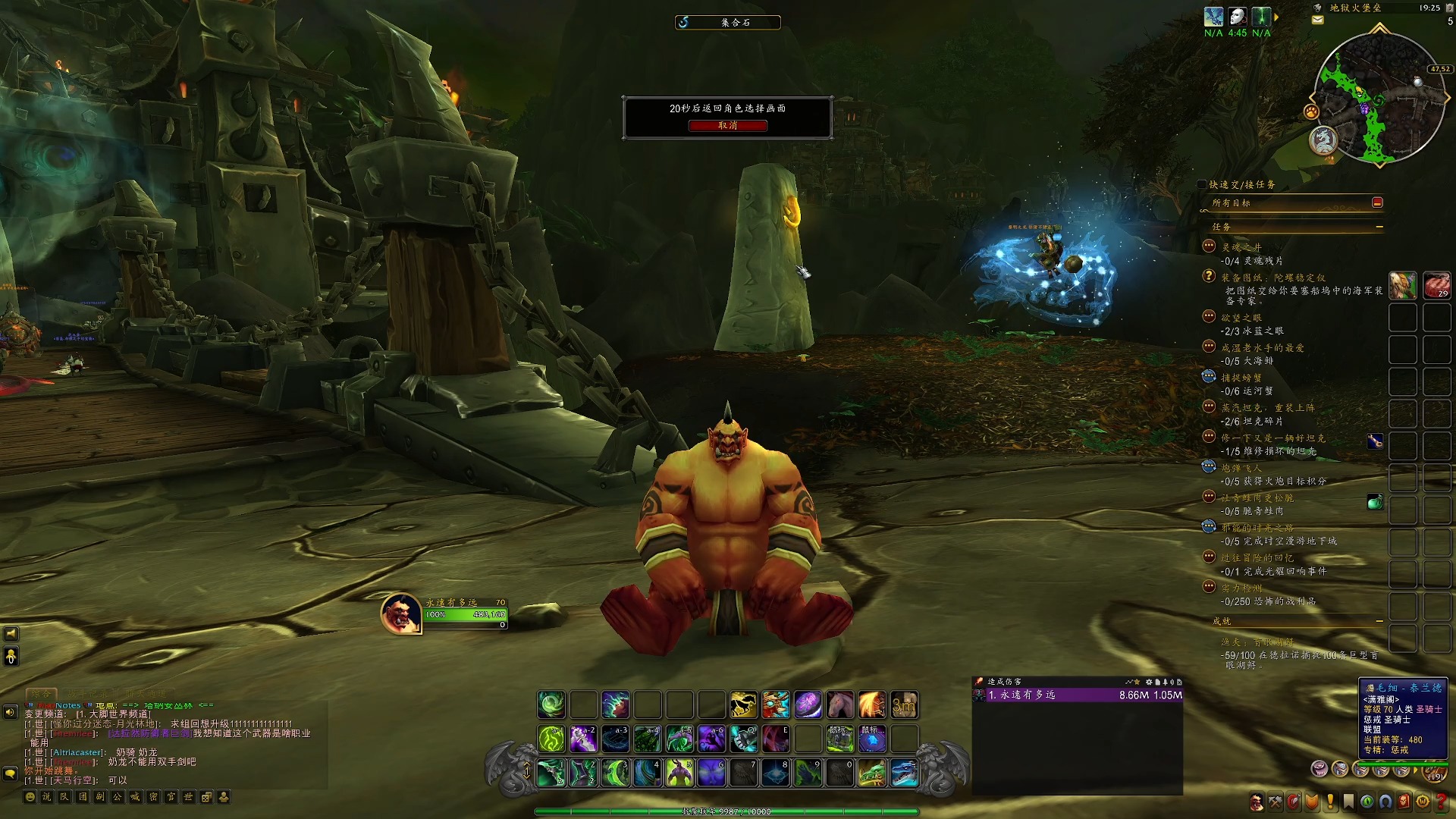Open the paw print tracking button near minimap
Screen dimensions: 1456x819
tap(1311, 111)
